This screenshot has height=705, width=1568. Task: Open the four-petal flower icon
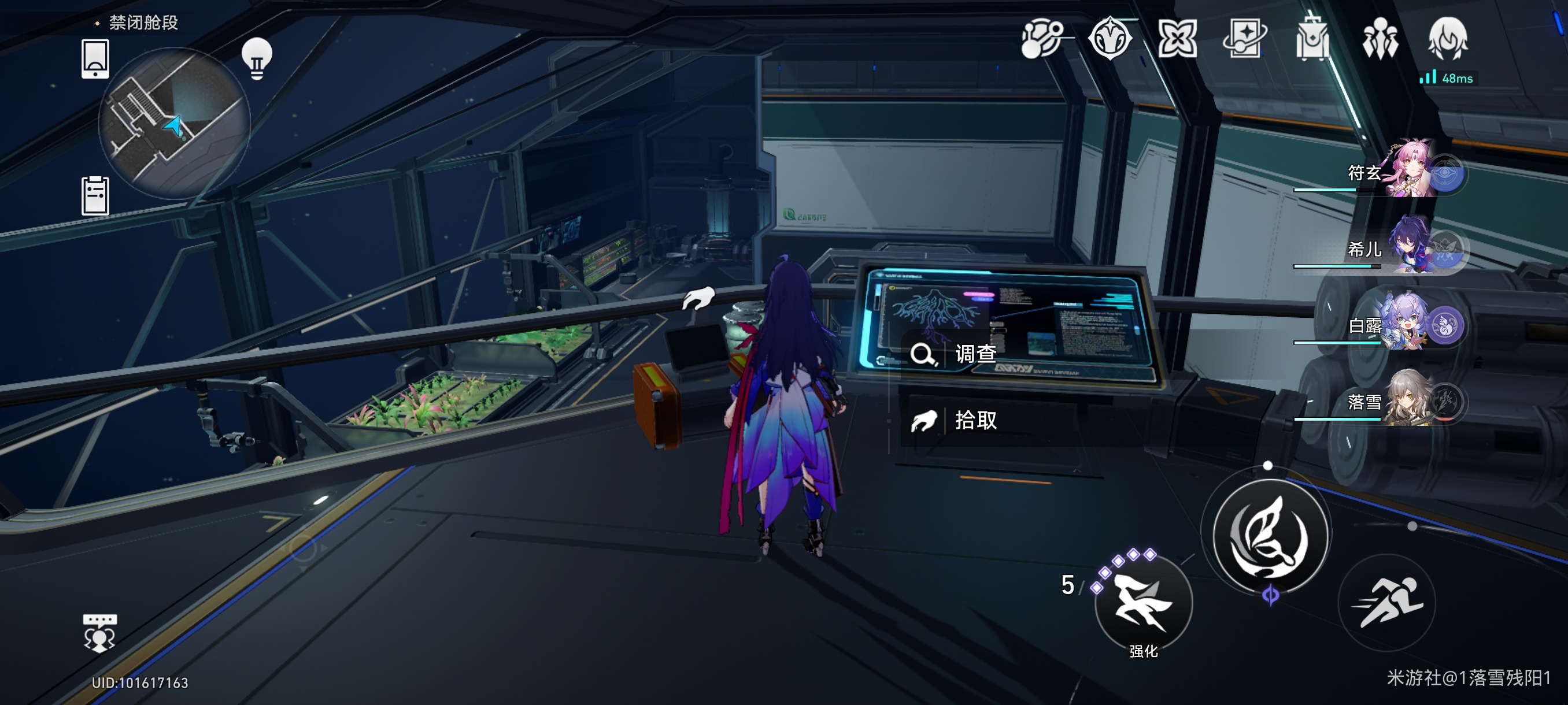coord(1177,39)
